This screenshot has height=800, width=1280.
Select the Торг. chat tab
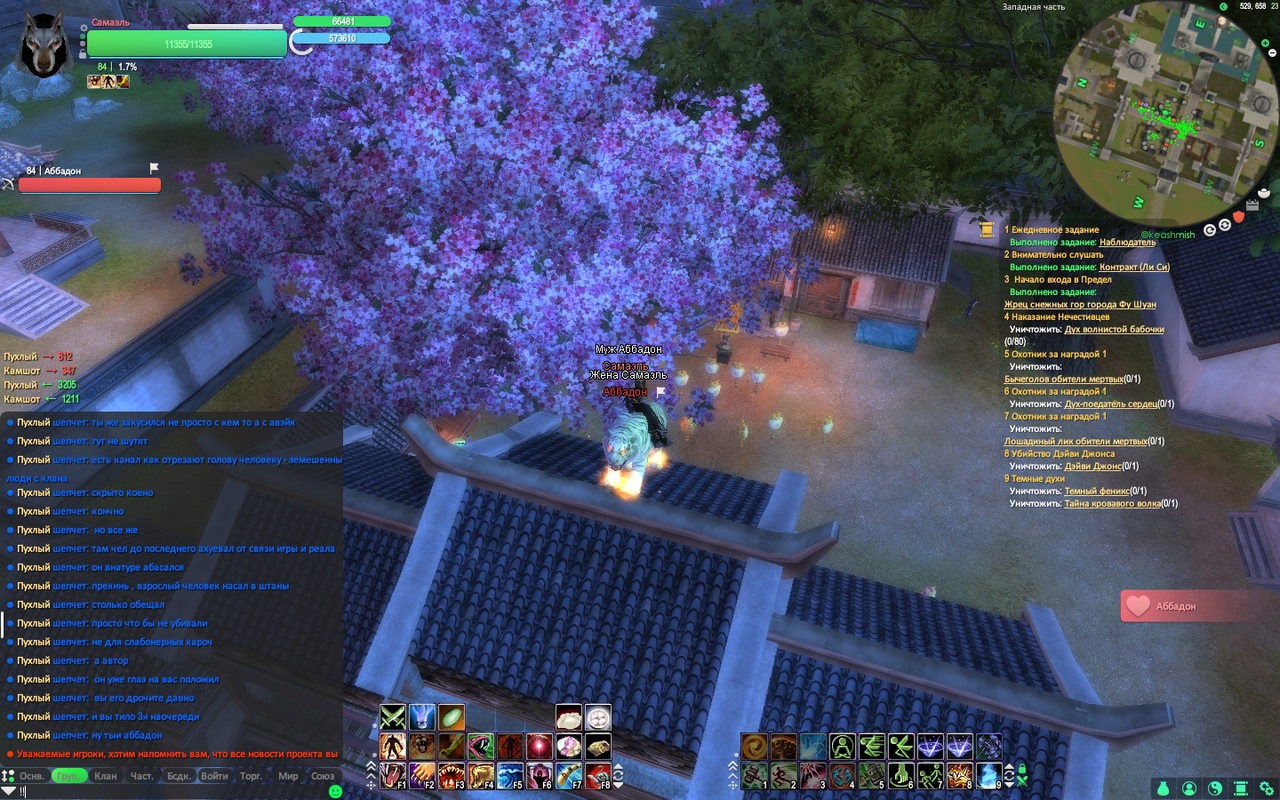click(251, 776)
